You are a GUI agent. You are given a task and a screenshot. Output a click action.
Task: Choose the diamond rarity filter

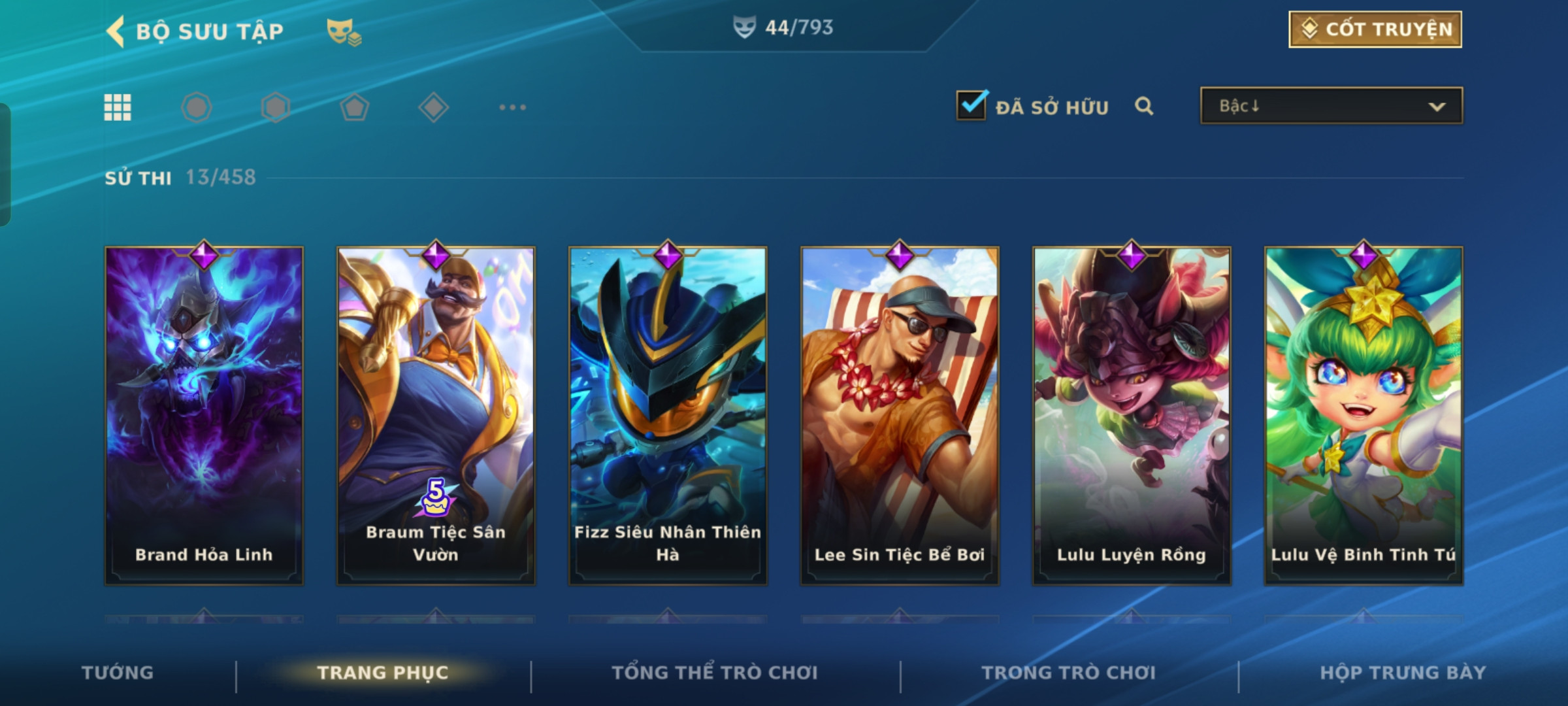click(x=433, y=107)
